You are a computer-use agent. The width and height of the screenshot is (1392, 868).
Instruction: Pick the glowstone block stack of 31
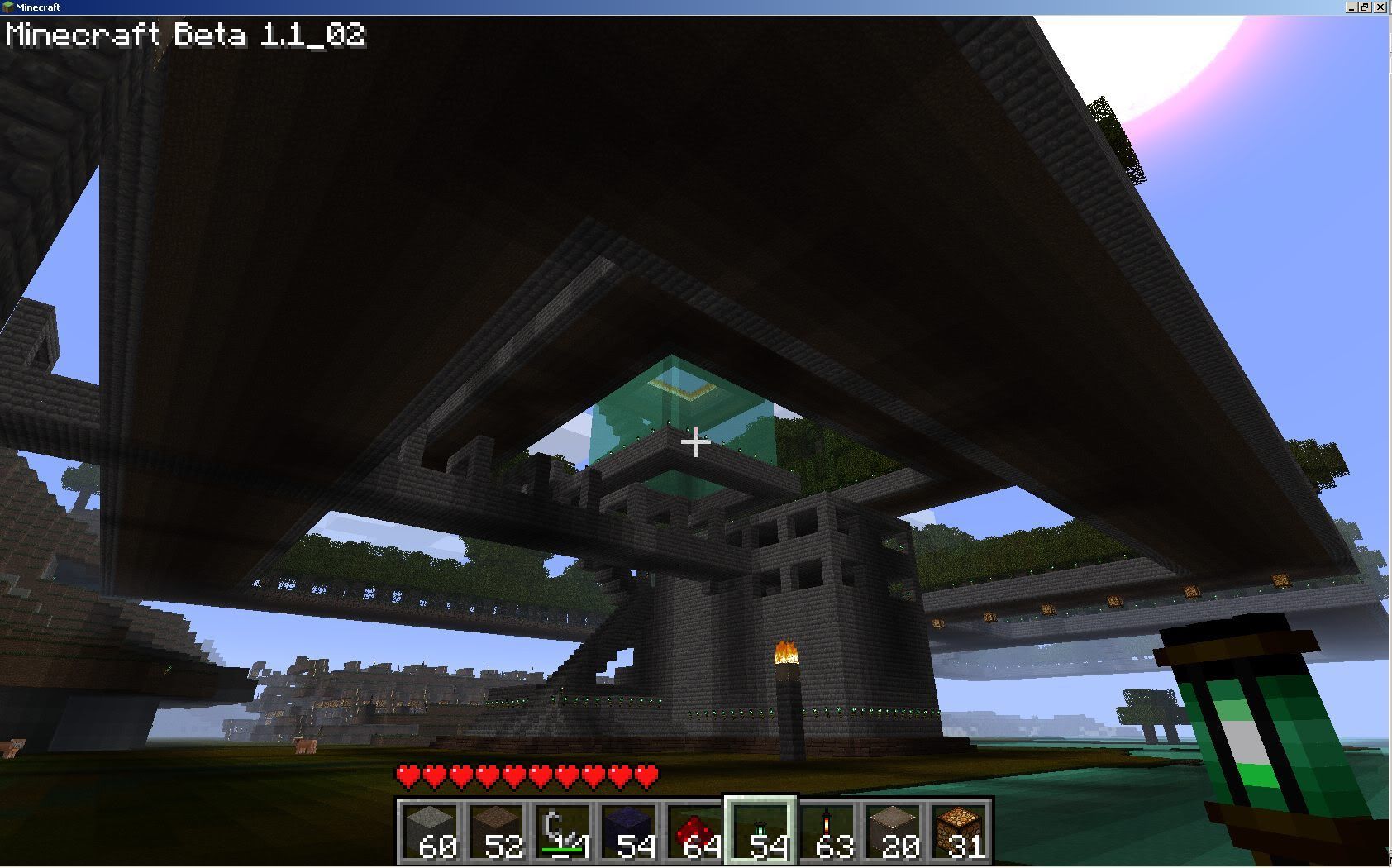(x=960, y=831)
